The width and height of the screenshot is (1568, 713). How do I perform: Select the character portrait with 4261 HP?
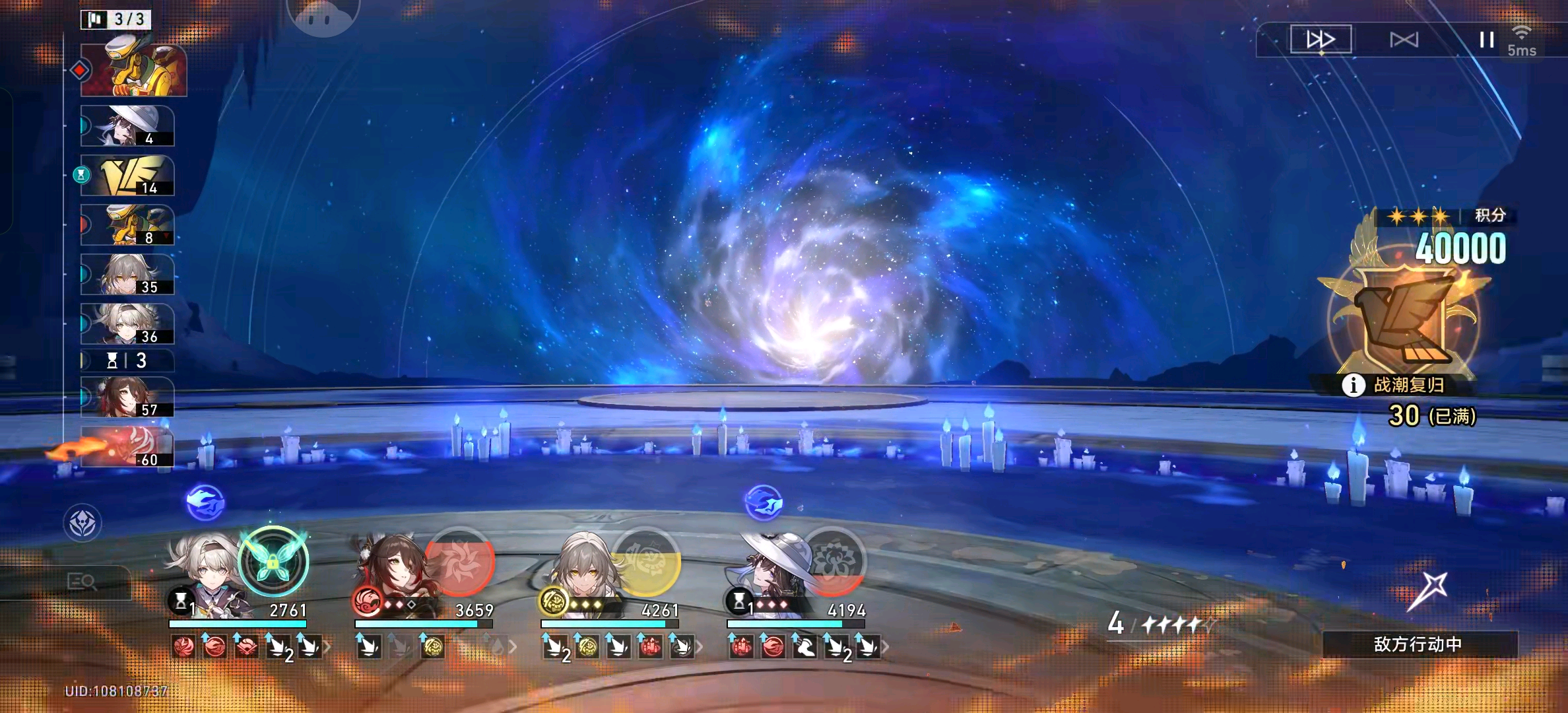tap(577, 576)
